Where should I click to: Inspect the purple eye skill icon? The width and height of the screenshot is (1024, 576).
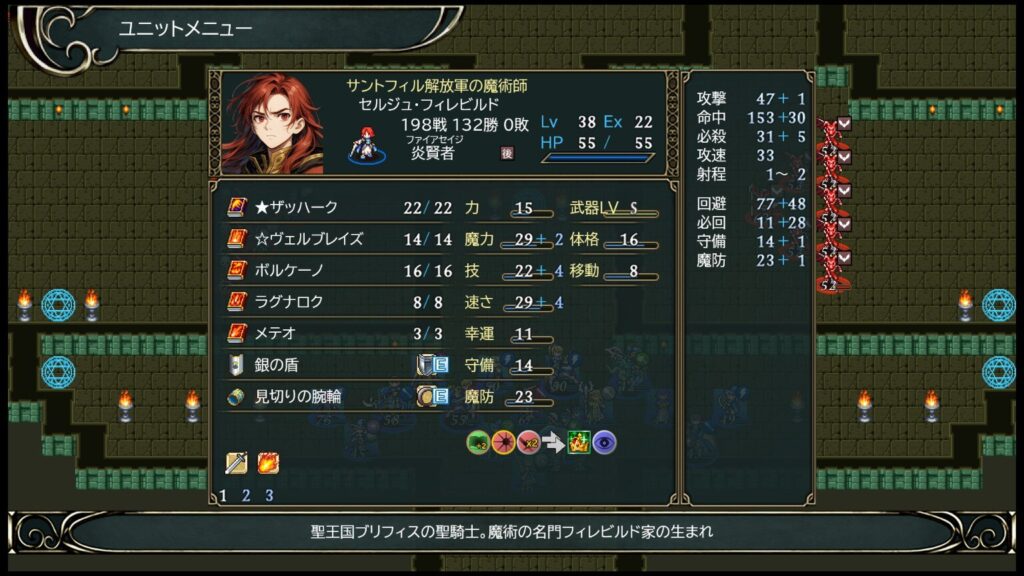(x=604, y=442)
